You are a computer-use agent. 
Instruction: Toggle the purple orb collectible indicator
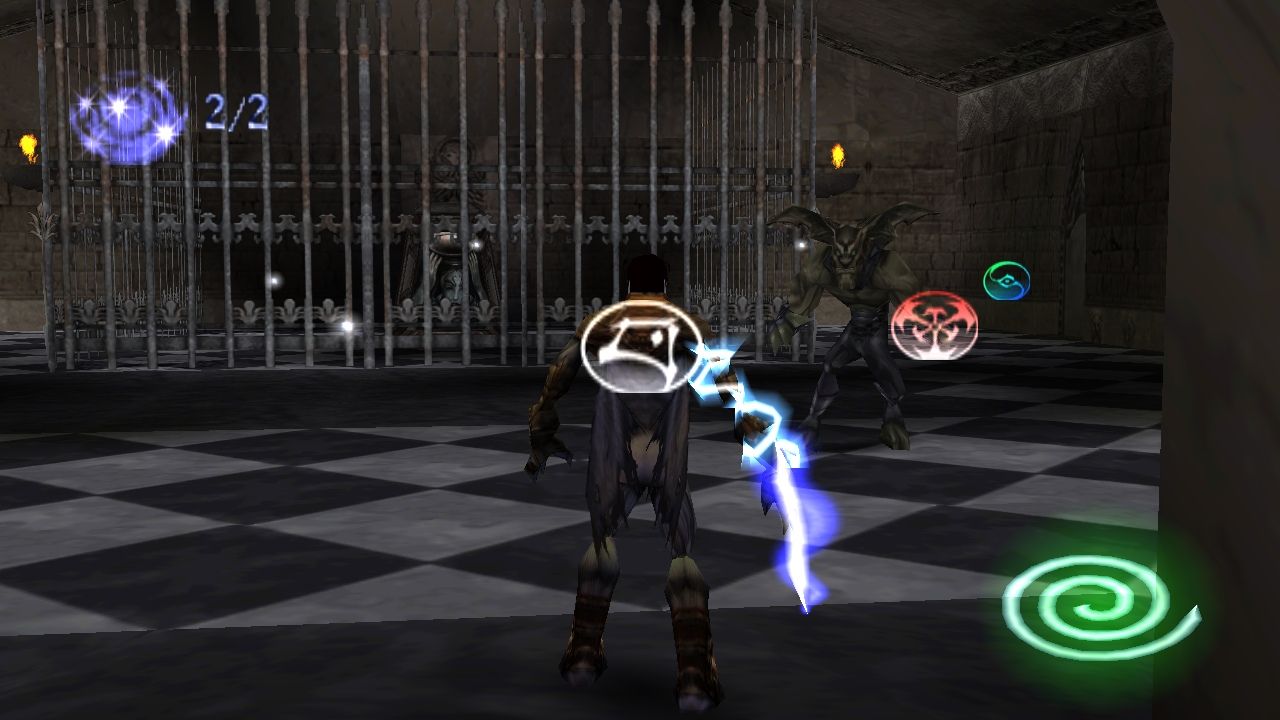coord(125,110)
